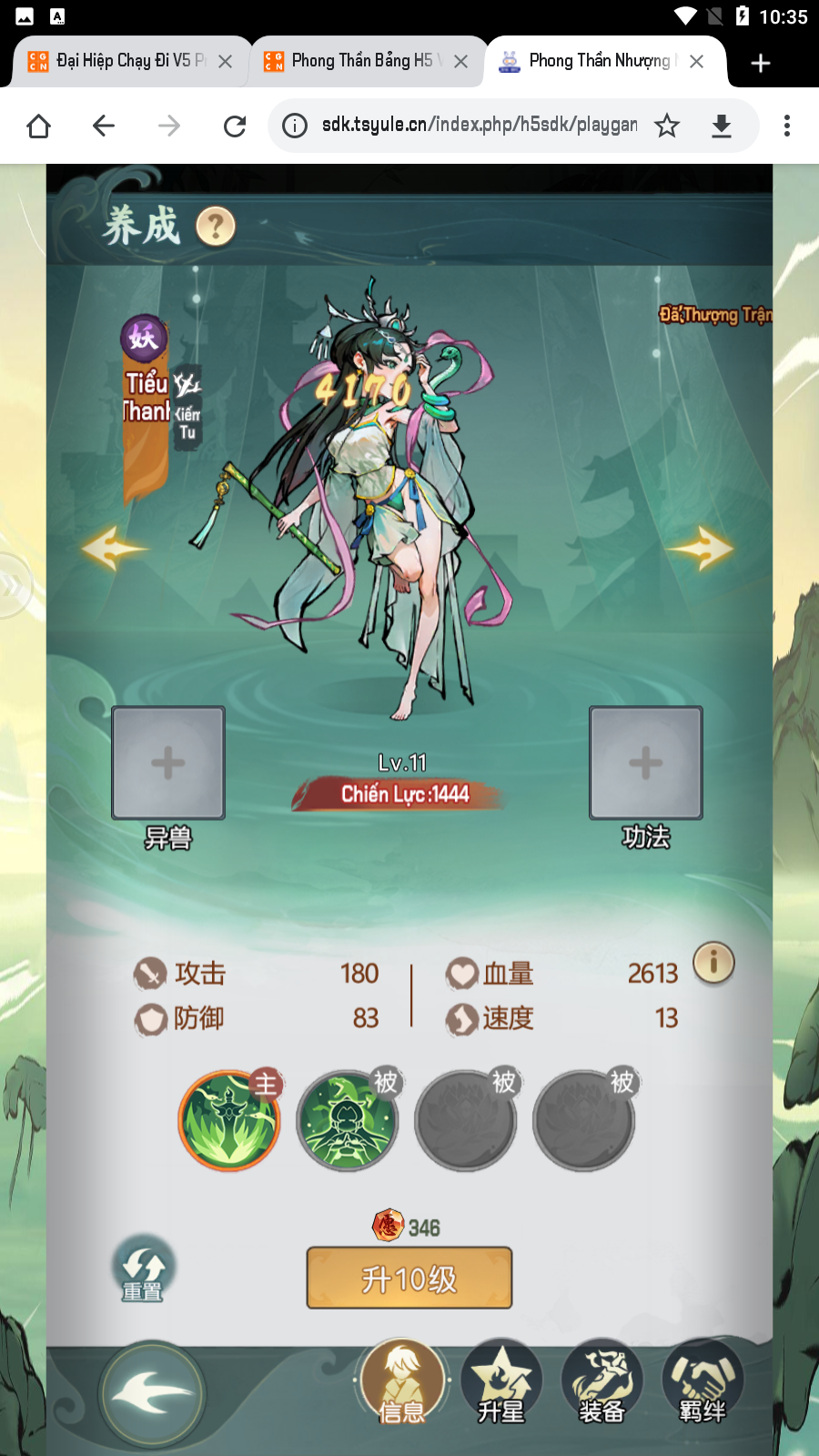Open the 升星 star-up tab
Screen dimensions: 819x1456
[x=501, y=1383]
